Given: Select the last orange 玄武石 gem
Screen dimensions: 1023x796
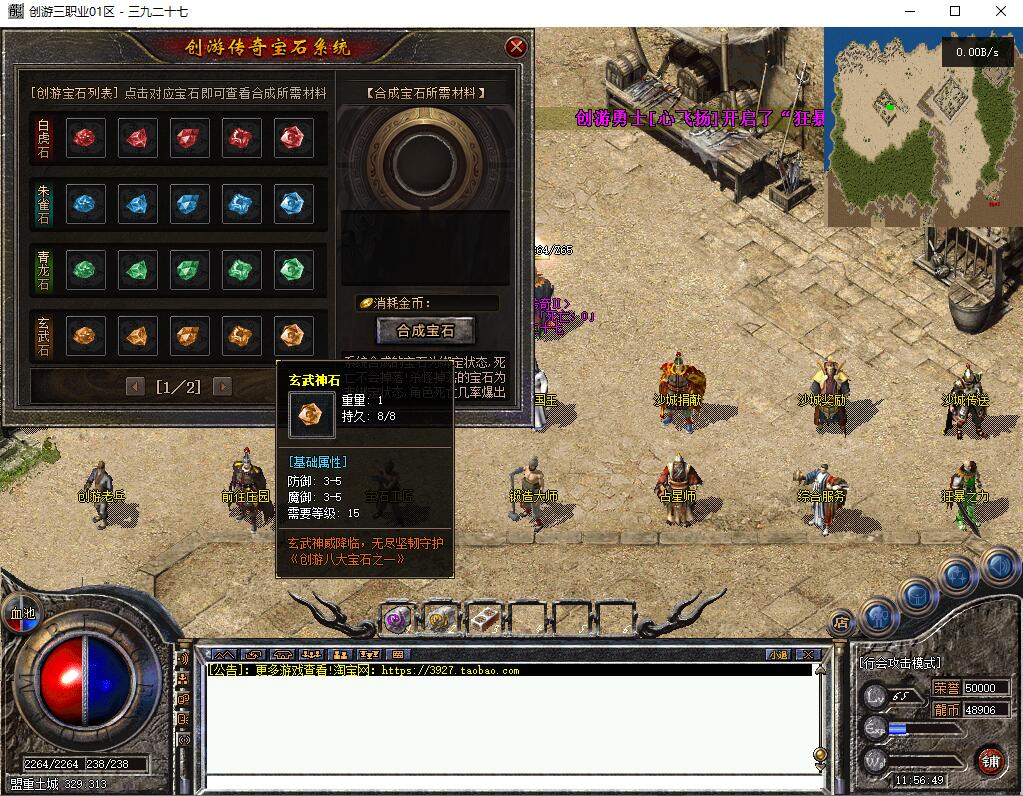Looking at the screenshot, I should coord(293,336).
